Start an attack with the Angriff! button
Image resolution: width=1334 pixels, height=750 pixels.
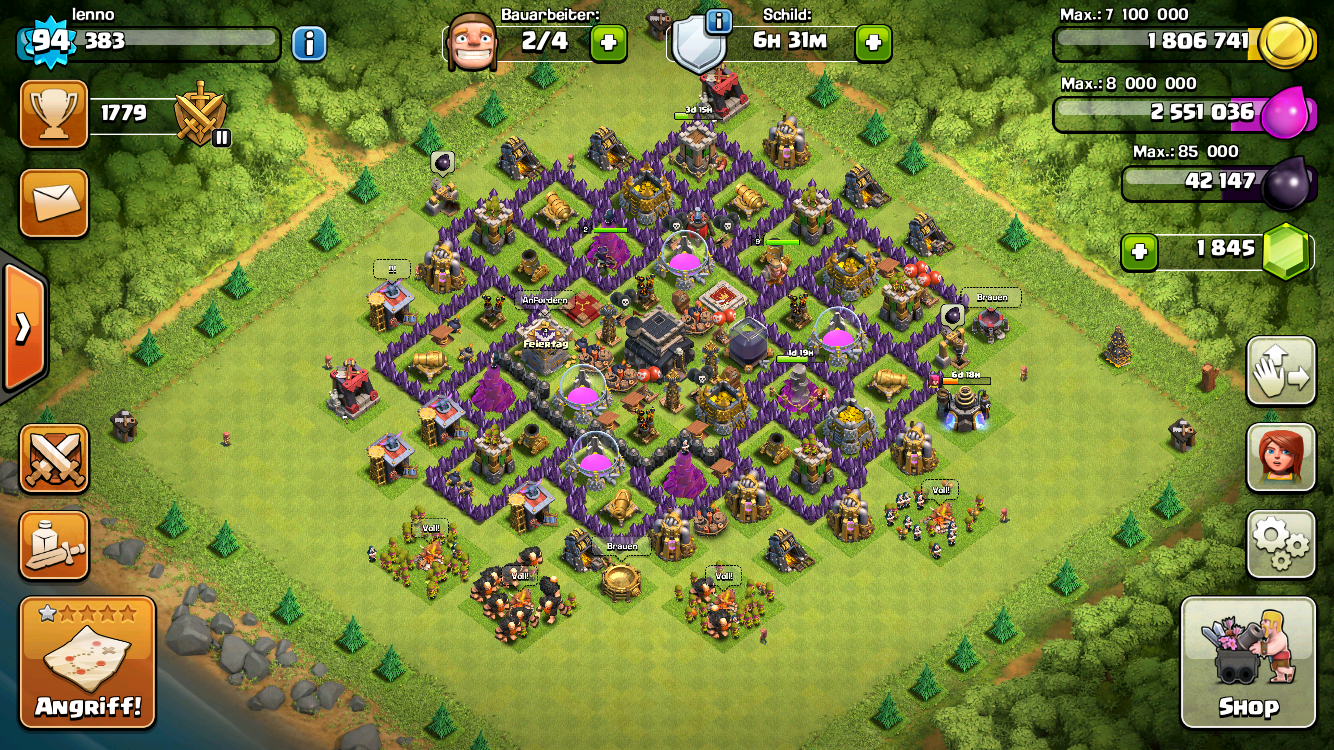[x=88, y=662]
